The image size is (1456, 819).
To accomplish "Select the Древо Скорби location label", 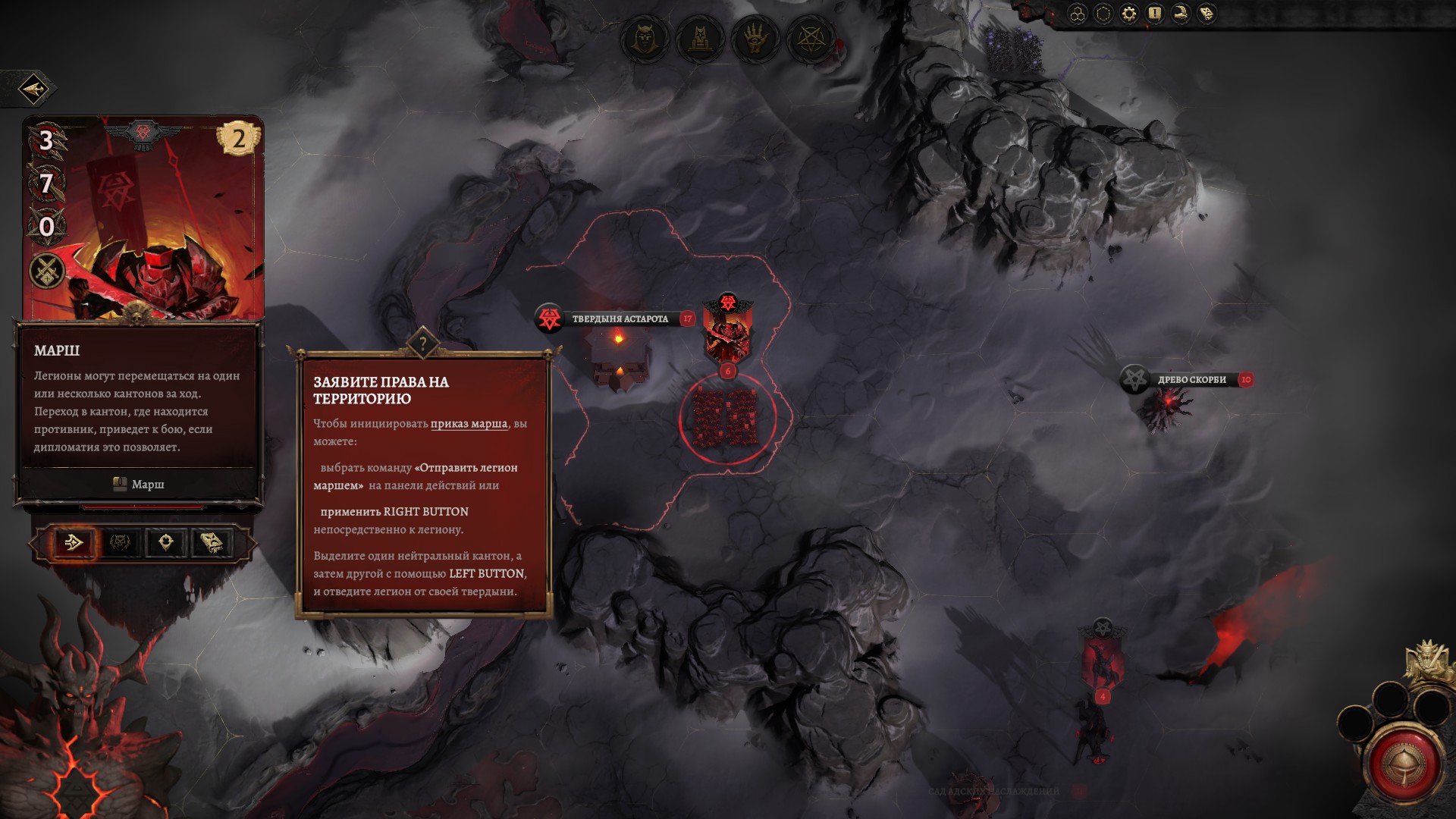I will pyautogui.click(x=1191, y=380).
